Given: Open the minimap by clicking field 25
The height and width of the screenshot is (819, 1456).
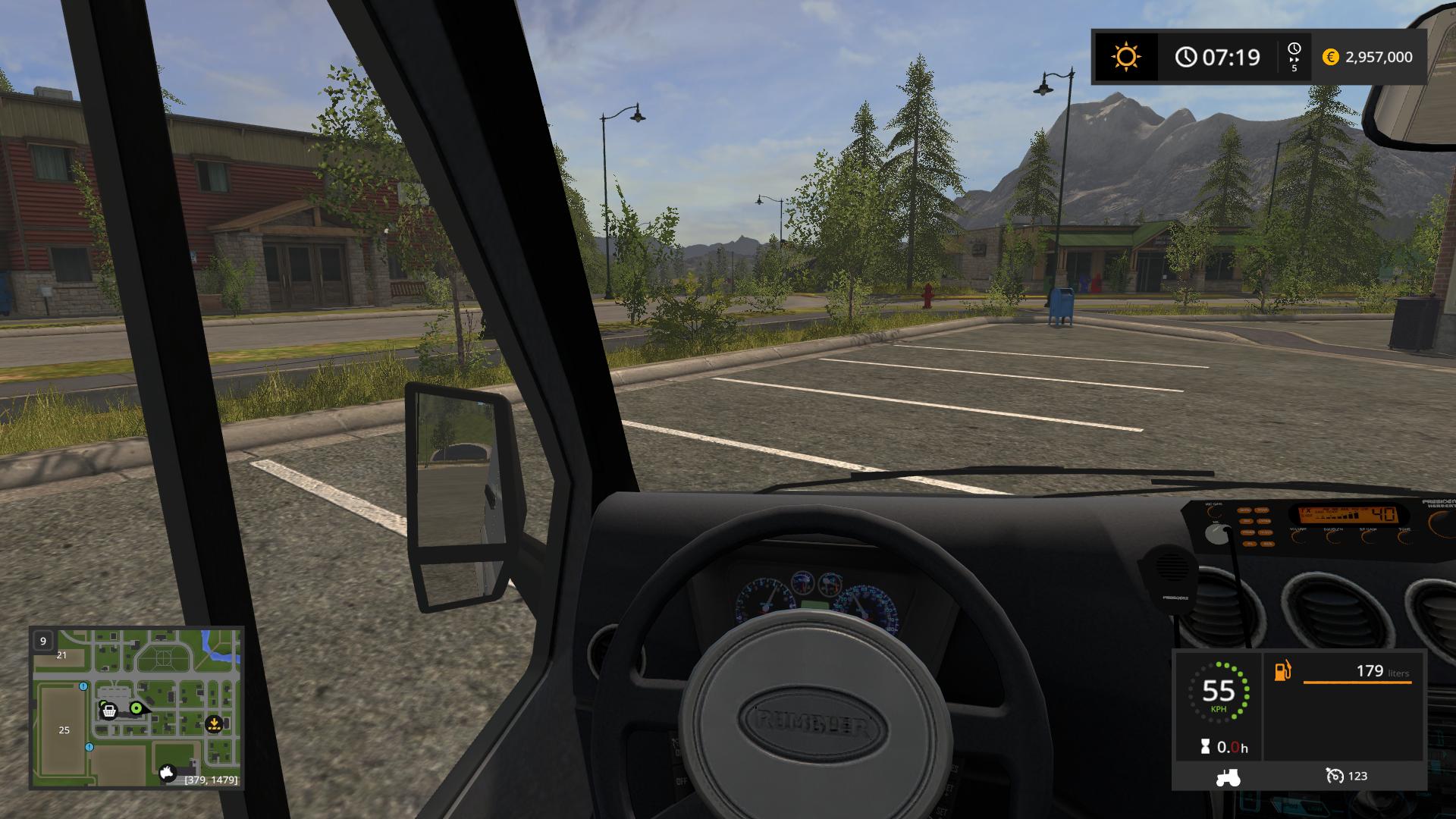Looking at the screenshot, I should click(64, 730).
